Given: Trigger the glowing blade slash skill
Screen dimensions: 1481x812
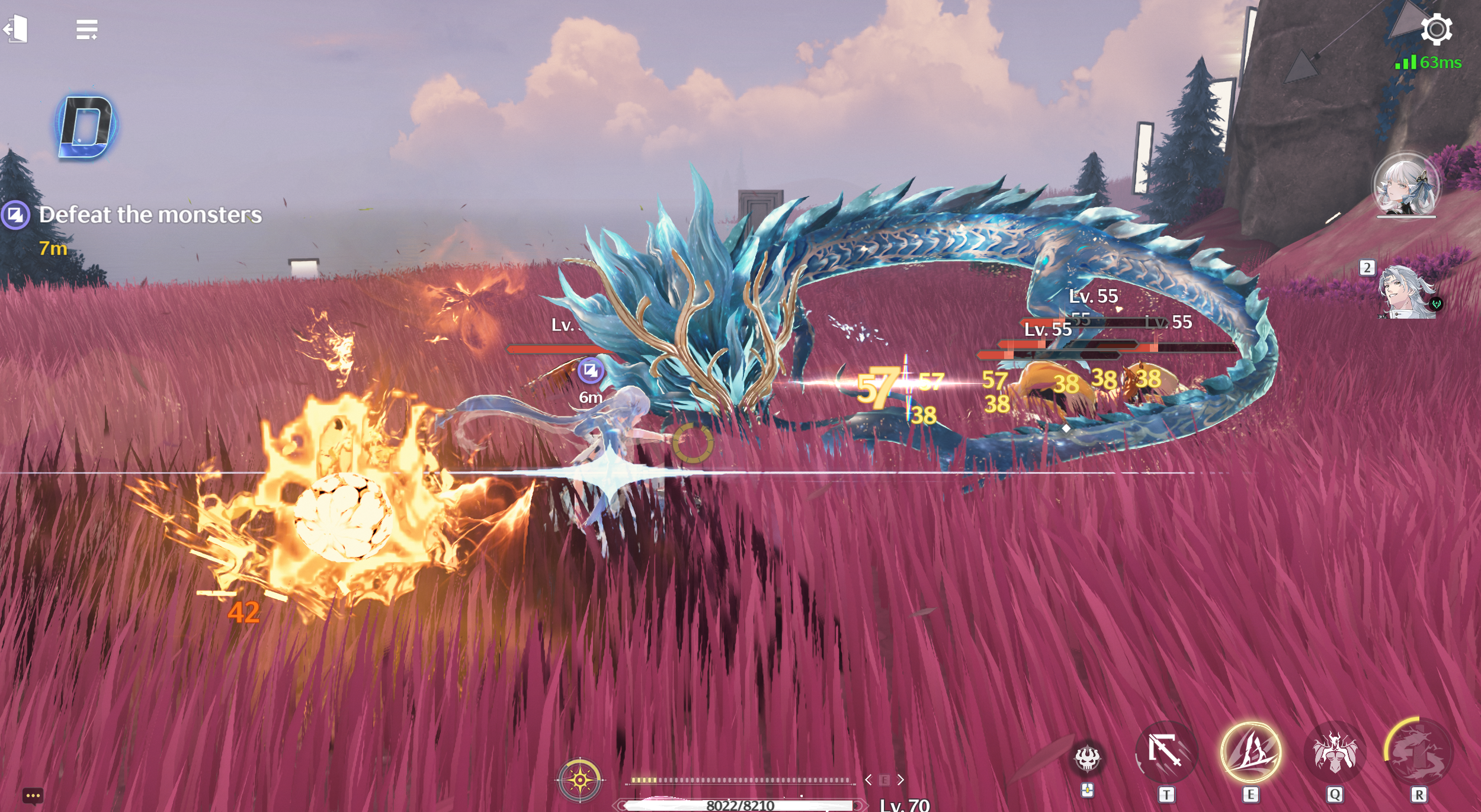Looking at the screenshot, I should coord(1251,752).
